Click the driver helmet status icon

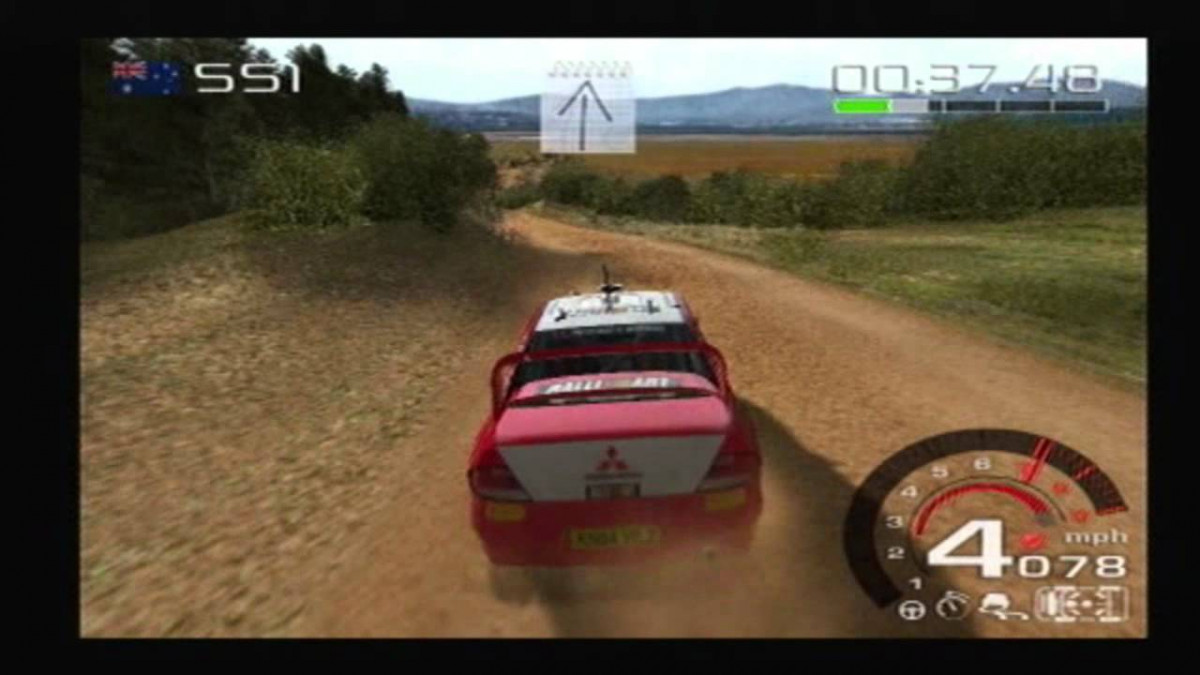[x=996, y=606]
